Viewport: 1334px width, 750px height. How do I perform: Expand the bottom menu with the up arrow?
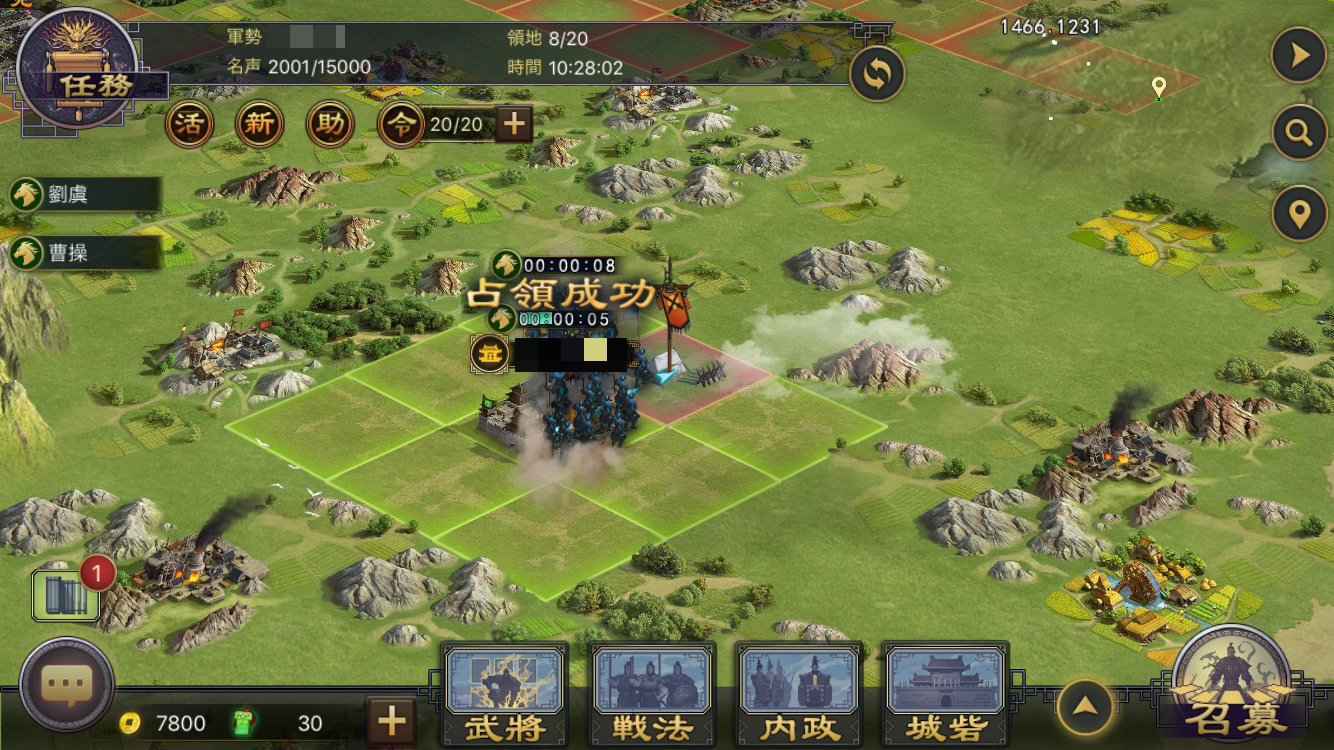click(1085, 707)
